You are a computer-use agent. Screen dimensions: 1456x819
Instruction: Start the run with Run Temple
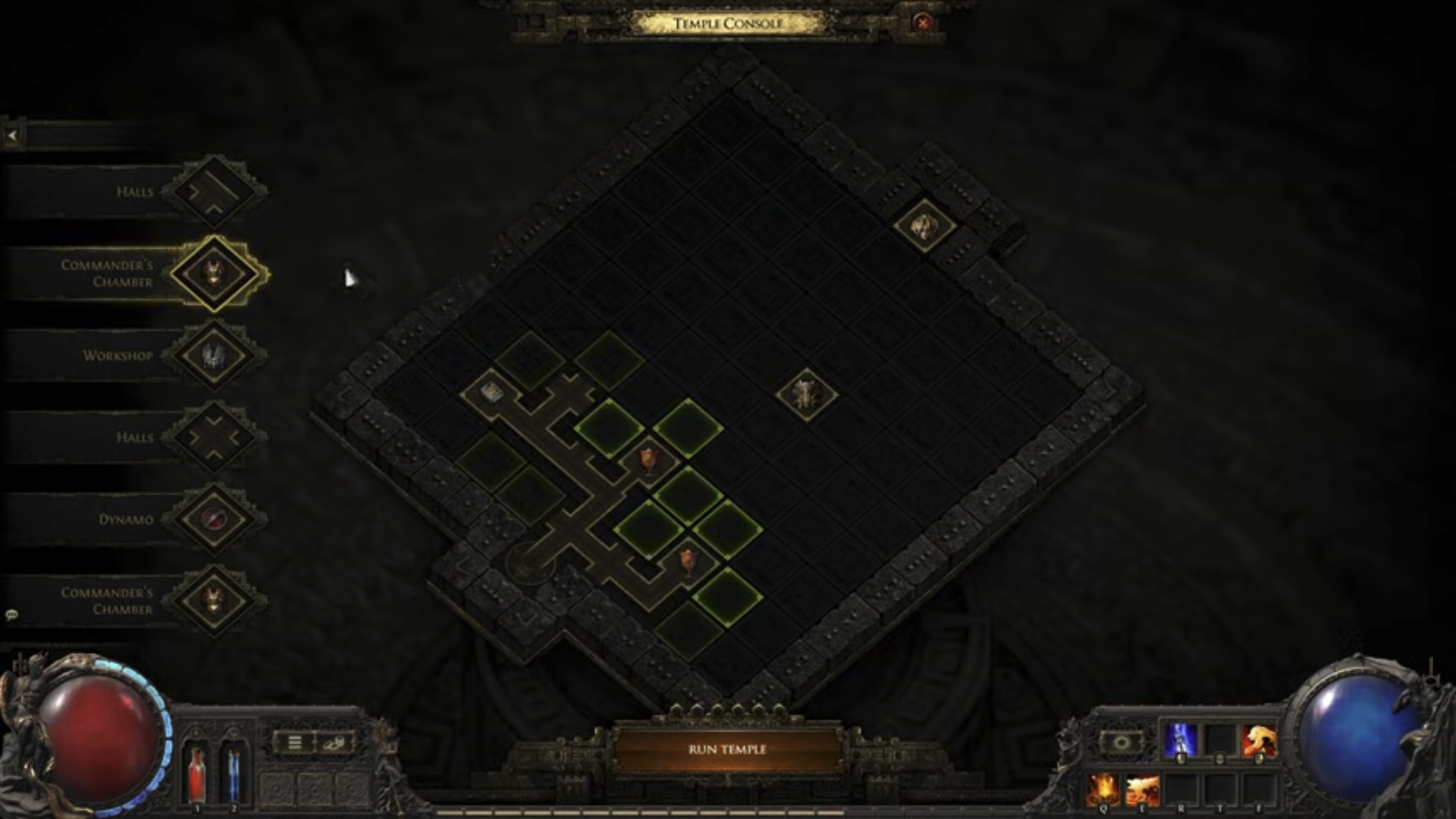tap(726, 749)
